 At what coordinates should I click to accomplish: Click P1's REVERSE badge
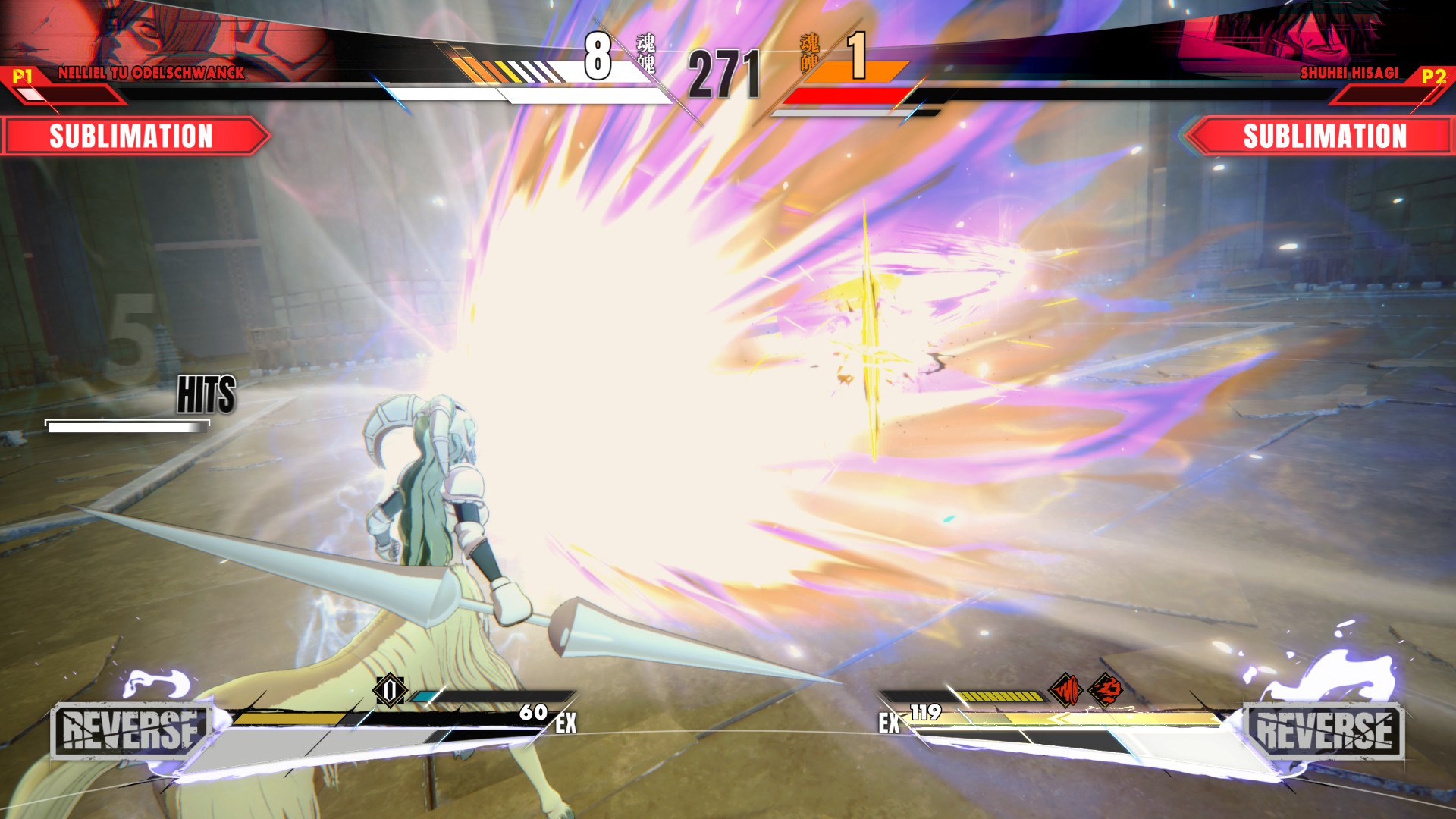coord(130,731)
